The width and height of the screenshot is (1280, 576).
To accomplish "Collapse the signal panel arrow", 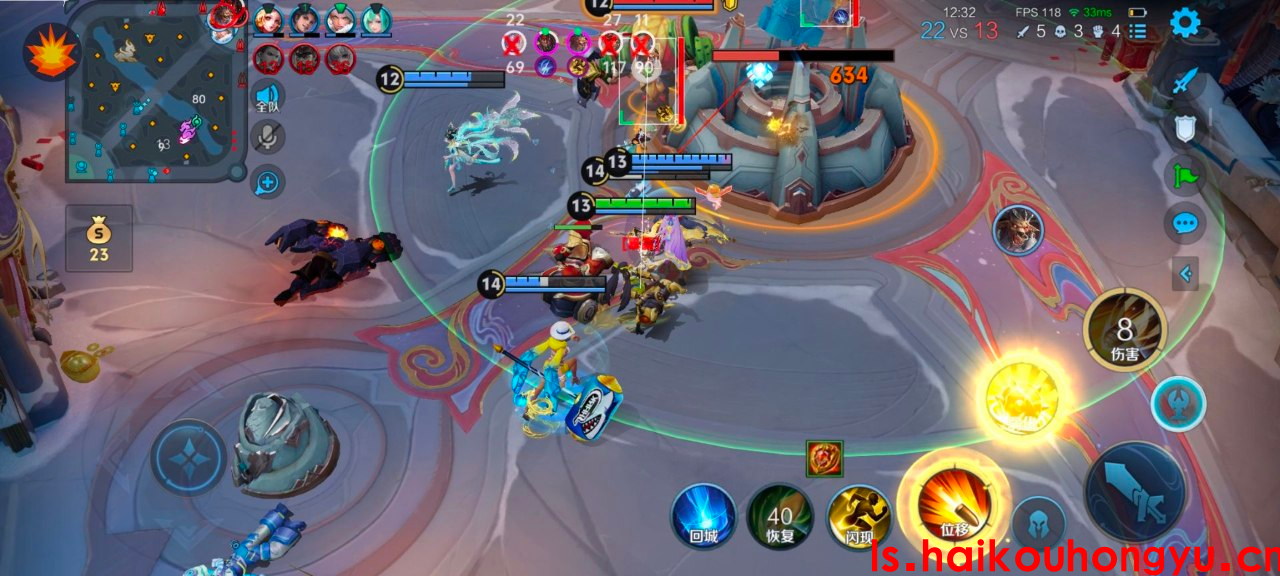I will (x=1185, y=272).
